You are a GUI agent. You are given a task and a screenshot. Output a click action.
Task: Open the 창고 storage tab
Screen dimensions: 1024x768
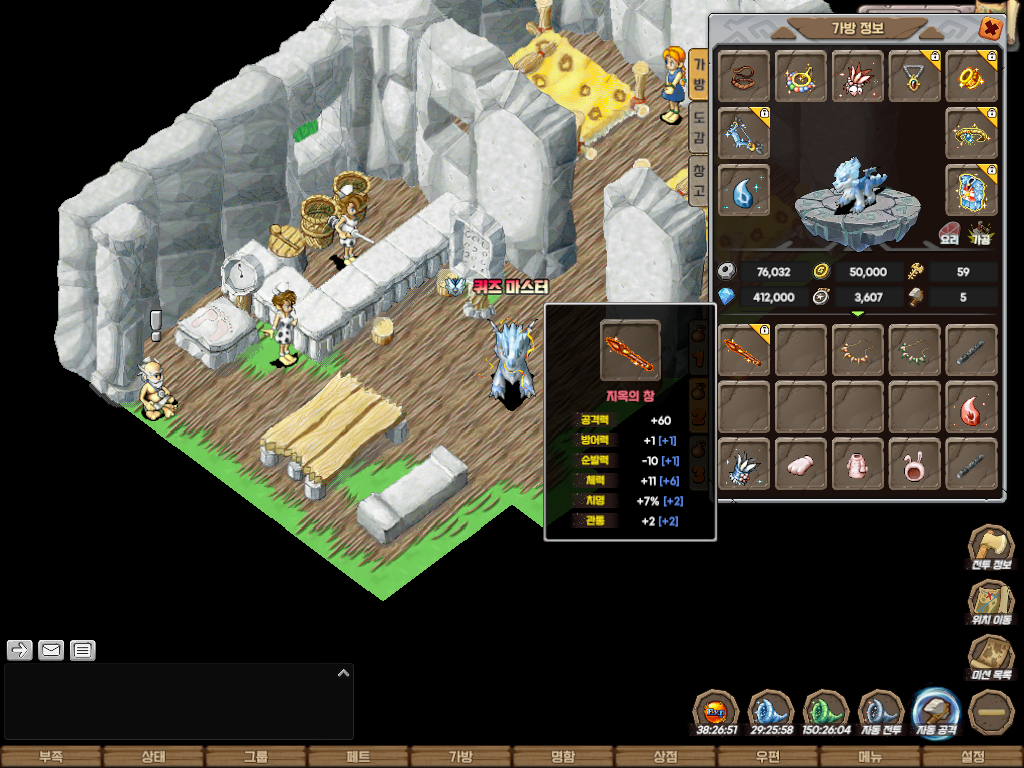coord(699,180)
